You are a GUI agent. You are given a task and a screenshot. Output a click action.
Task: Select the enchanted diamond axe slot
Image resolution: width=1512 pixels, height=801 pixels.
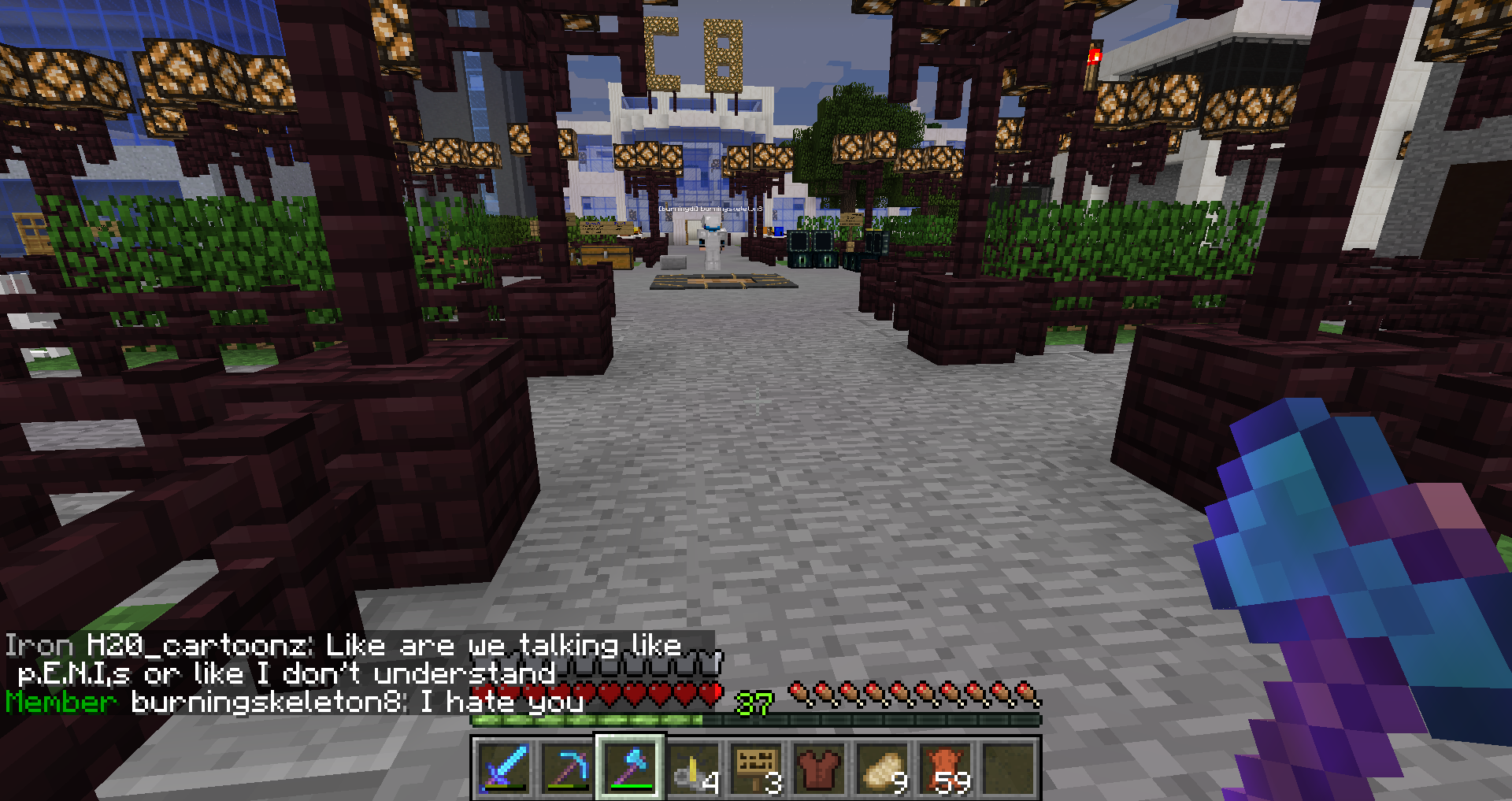click(630, 768)
